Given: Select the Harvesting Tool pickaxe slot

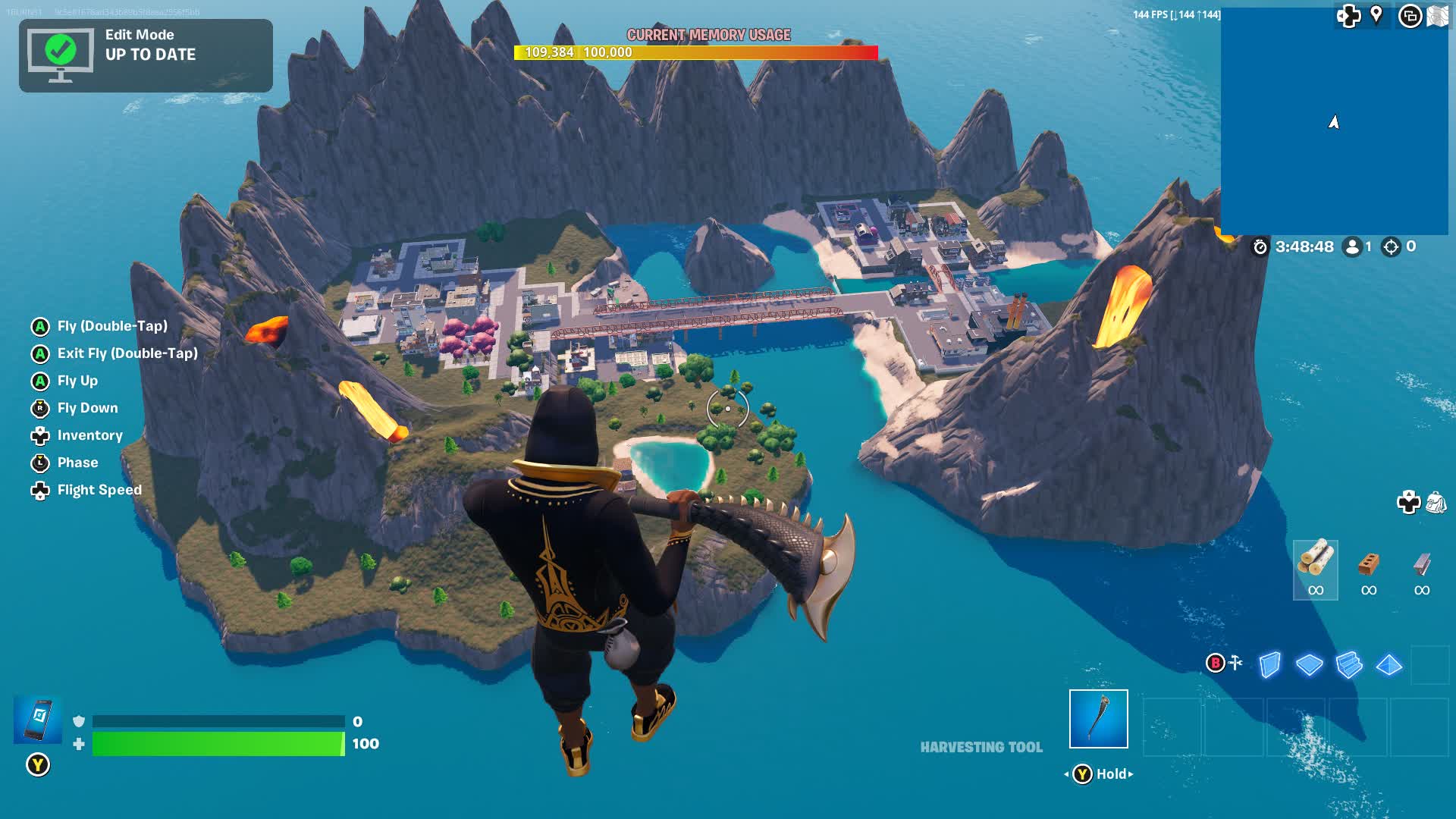Looking at the screenshot, I should [1098, 718].
